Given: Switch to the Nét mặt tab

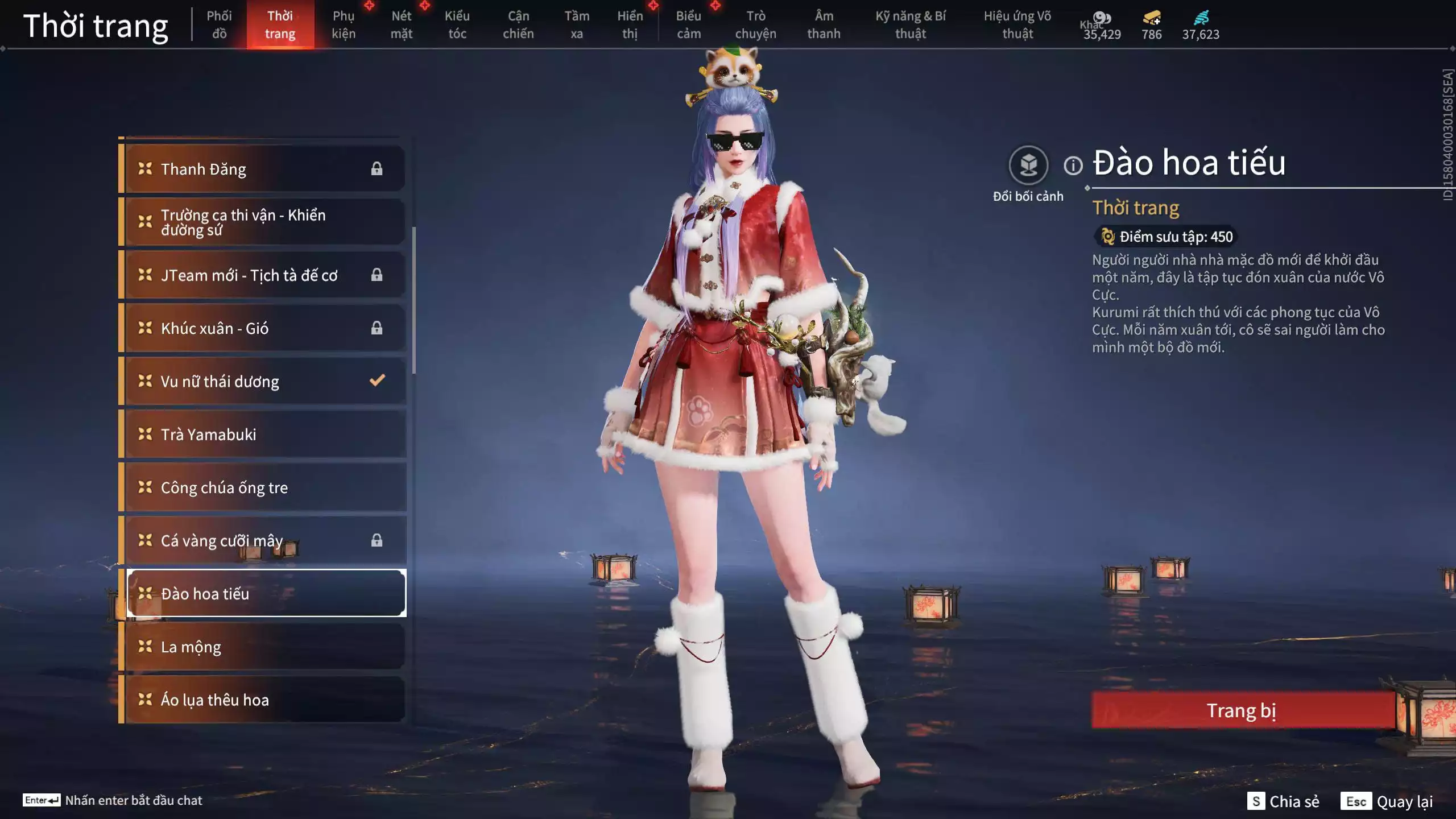Looking at the screenshot, I should [402, 24].
